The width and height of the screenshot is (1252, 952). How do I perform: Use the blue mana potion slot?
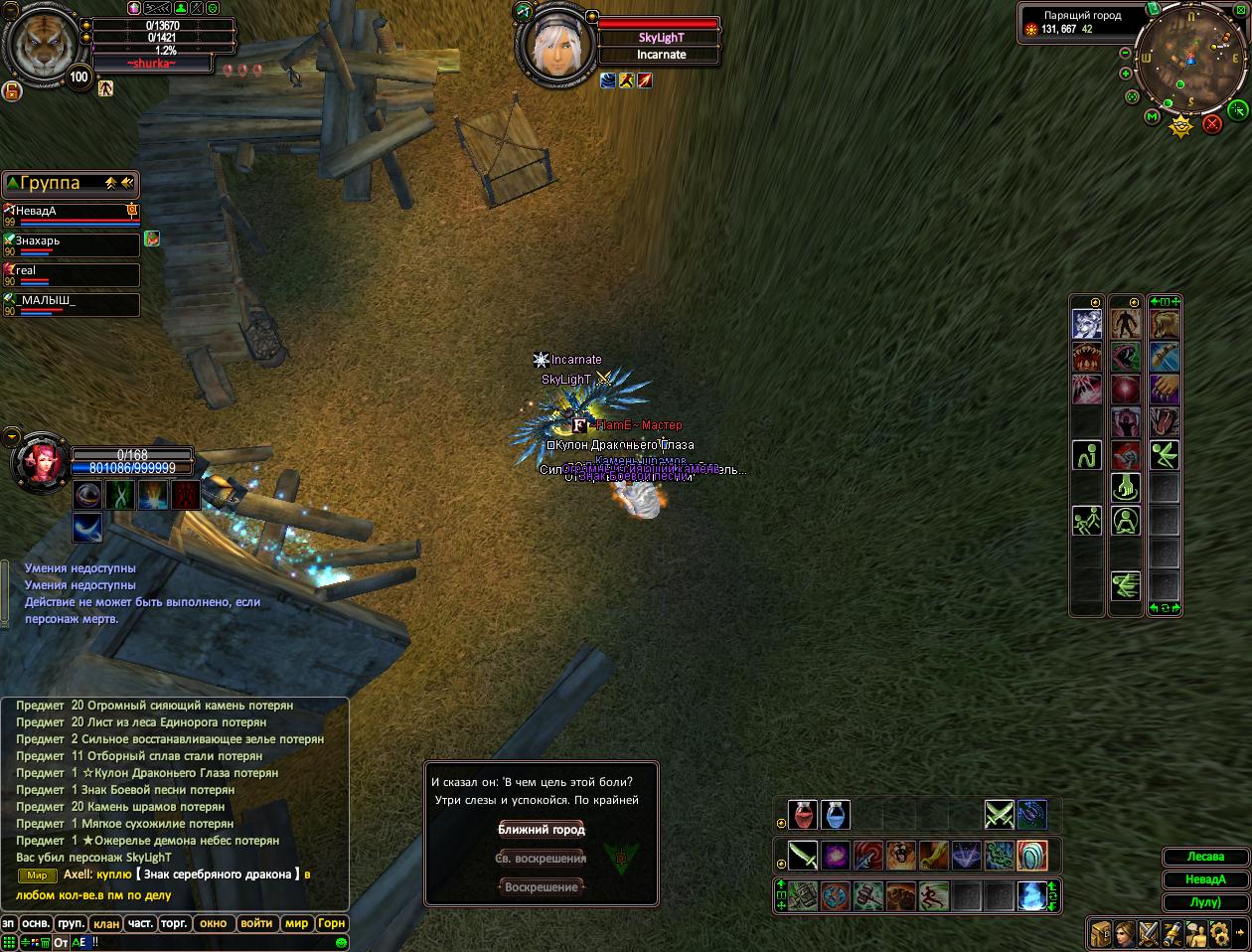(x=836, y=815)
